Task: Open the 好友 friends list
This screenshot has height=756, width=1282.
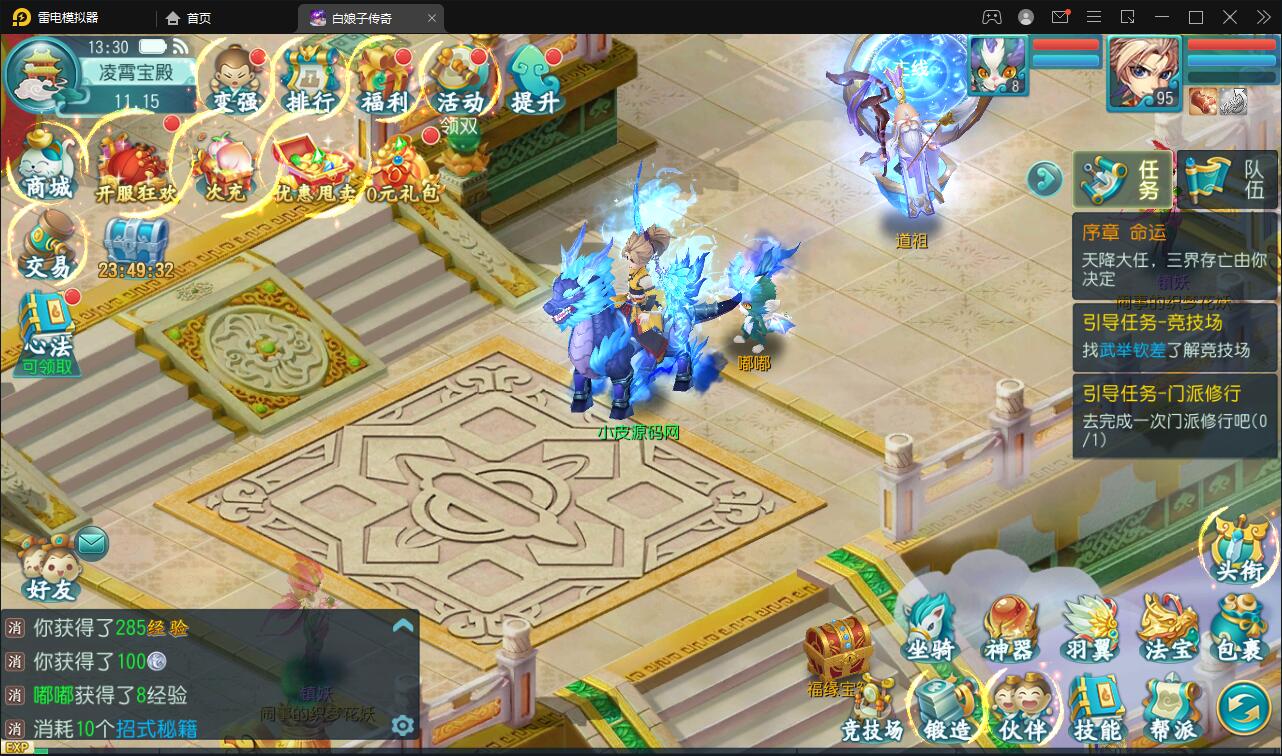Action: (x=50, y=569)
